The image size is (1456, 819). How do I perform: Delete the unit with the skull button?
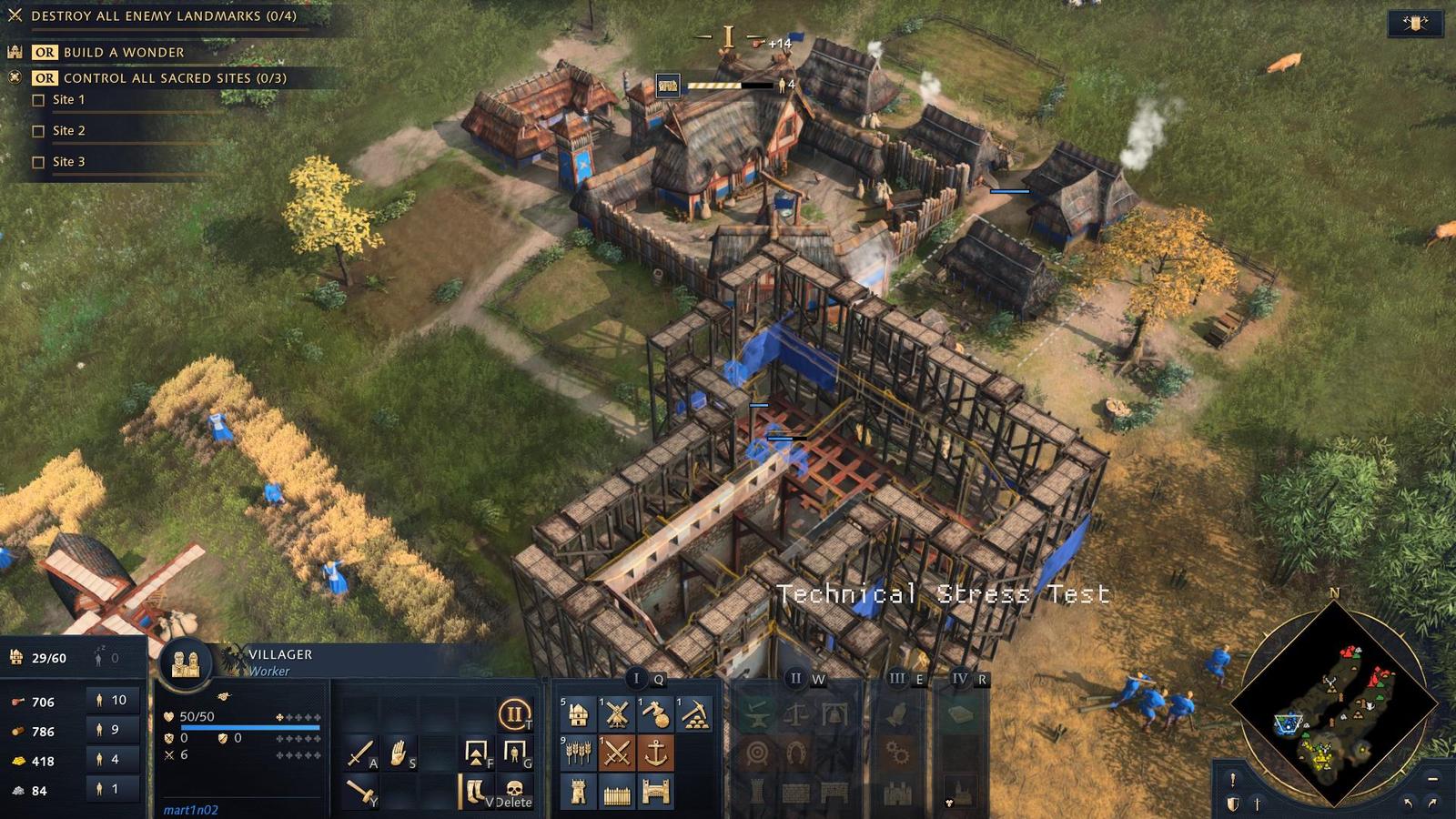click(x=514, y=790)
